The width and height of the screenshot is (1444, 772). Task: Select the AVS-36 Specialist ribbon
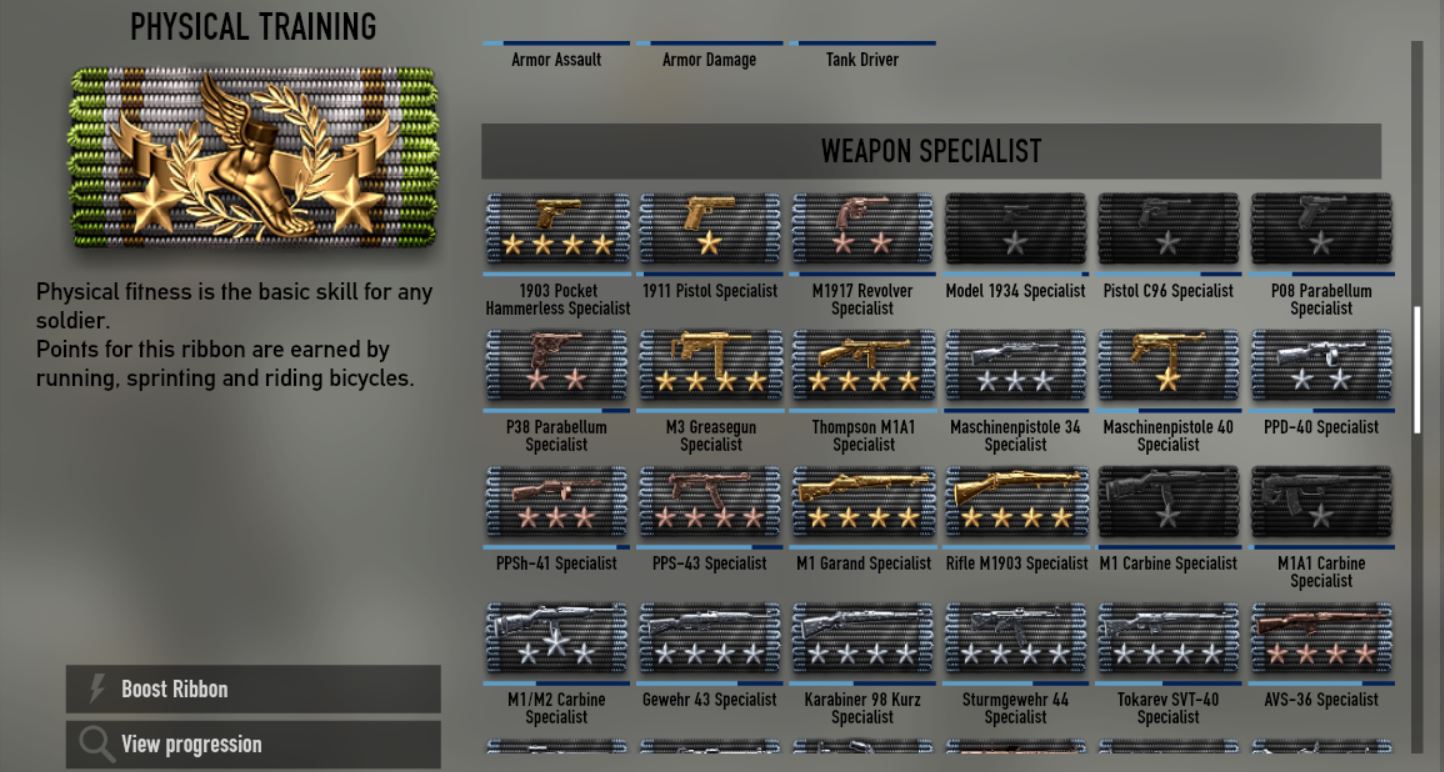click(1321, 638)
